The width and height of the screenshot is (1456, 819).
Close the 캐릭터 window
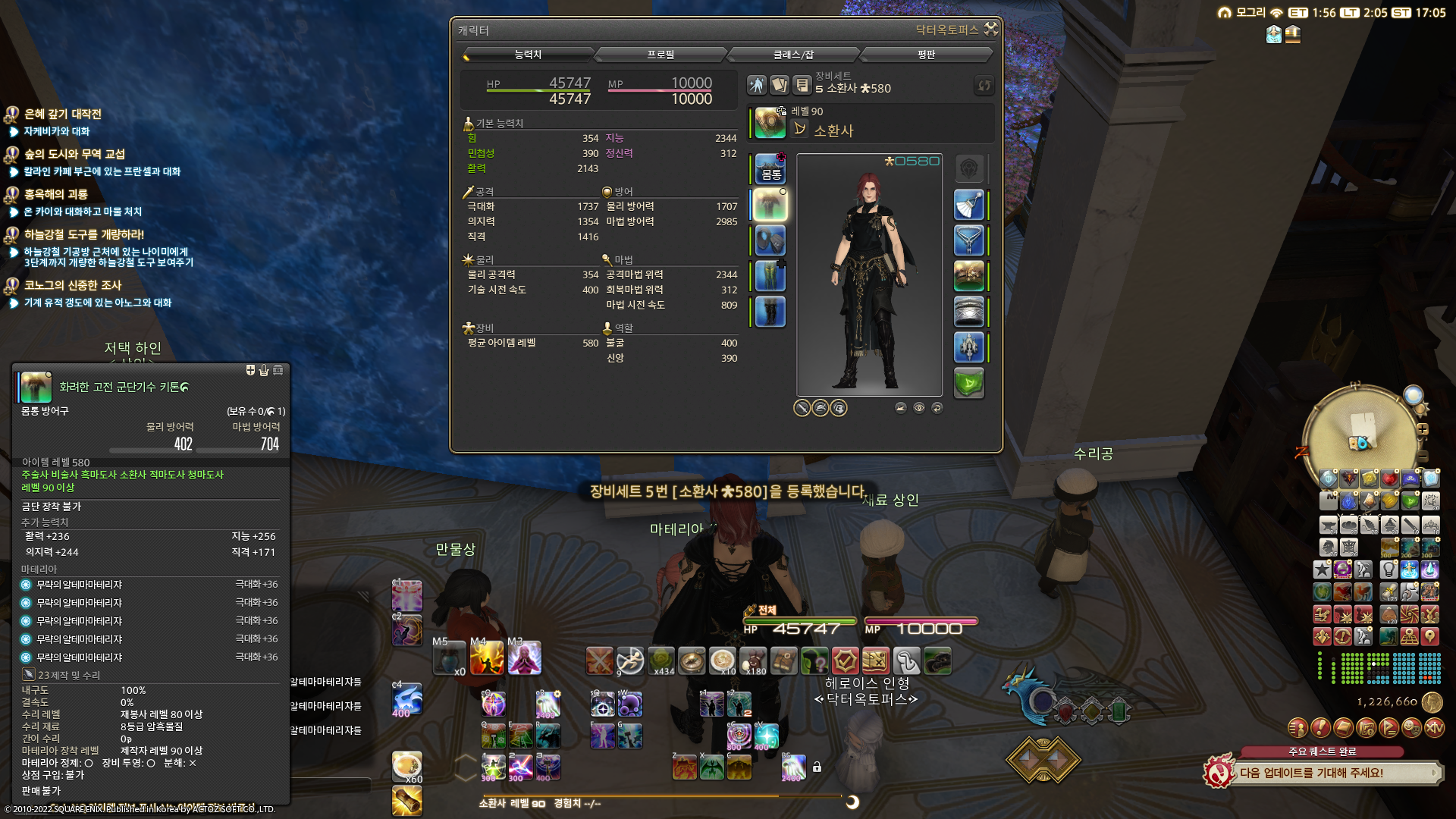[991, 29]
